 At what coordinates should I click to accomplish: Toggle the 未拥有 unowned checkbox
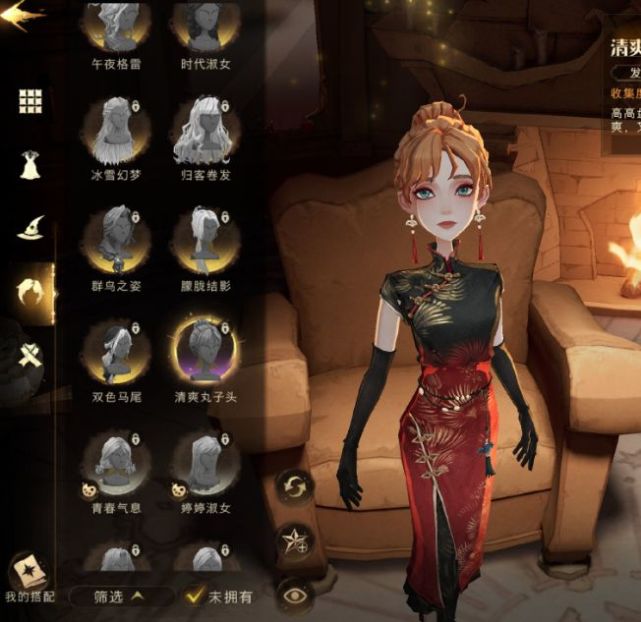(196, 596)
